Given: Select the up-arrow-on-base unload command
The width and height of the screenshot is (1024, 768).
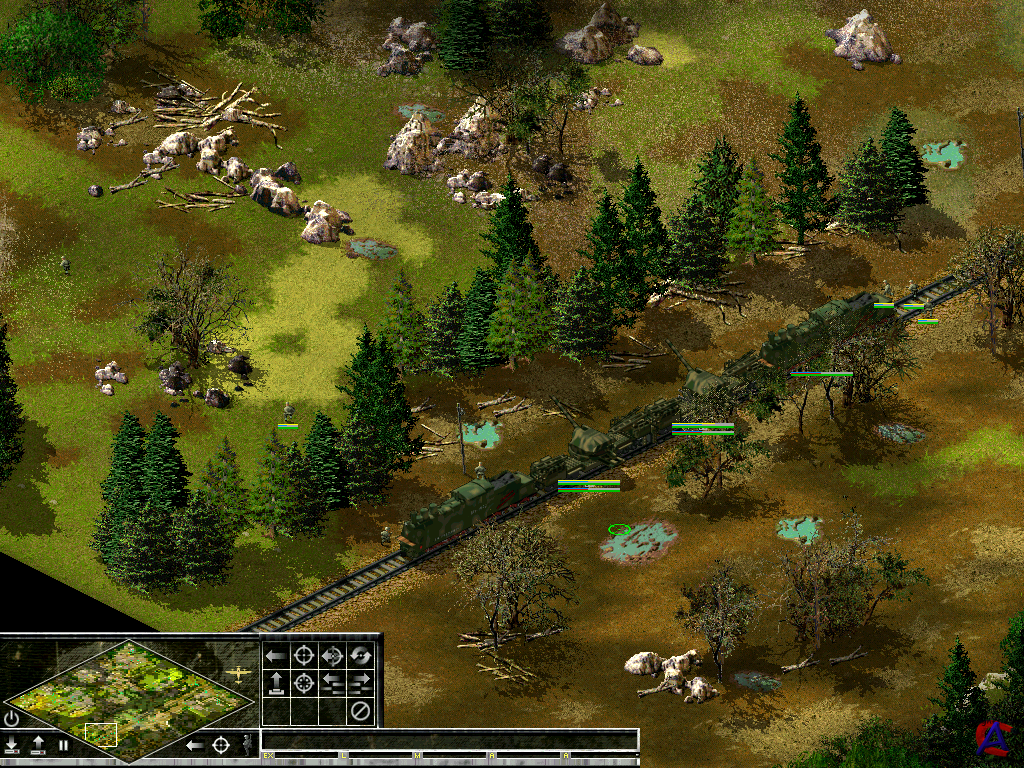Looking at the screenshot, I should coord(276,684).
